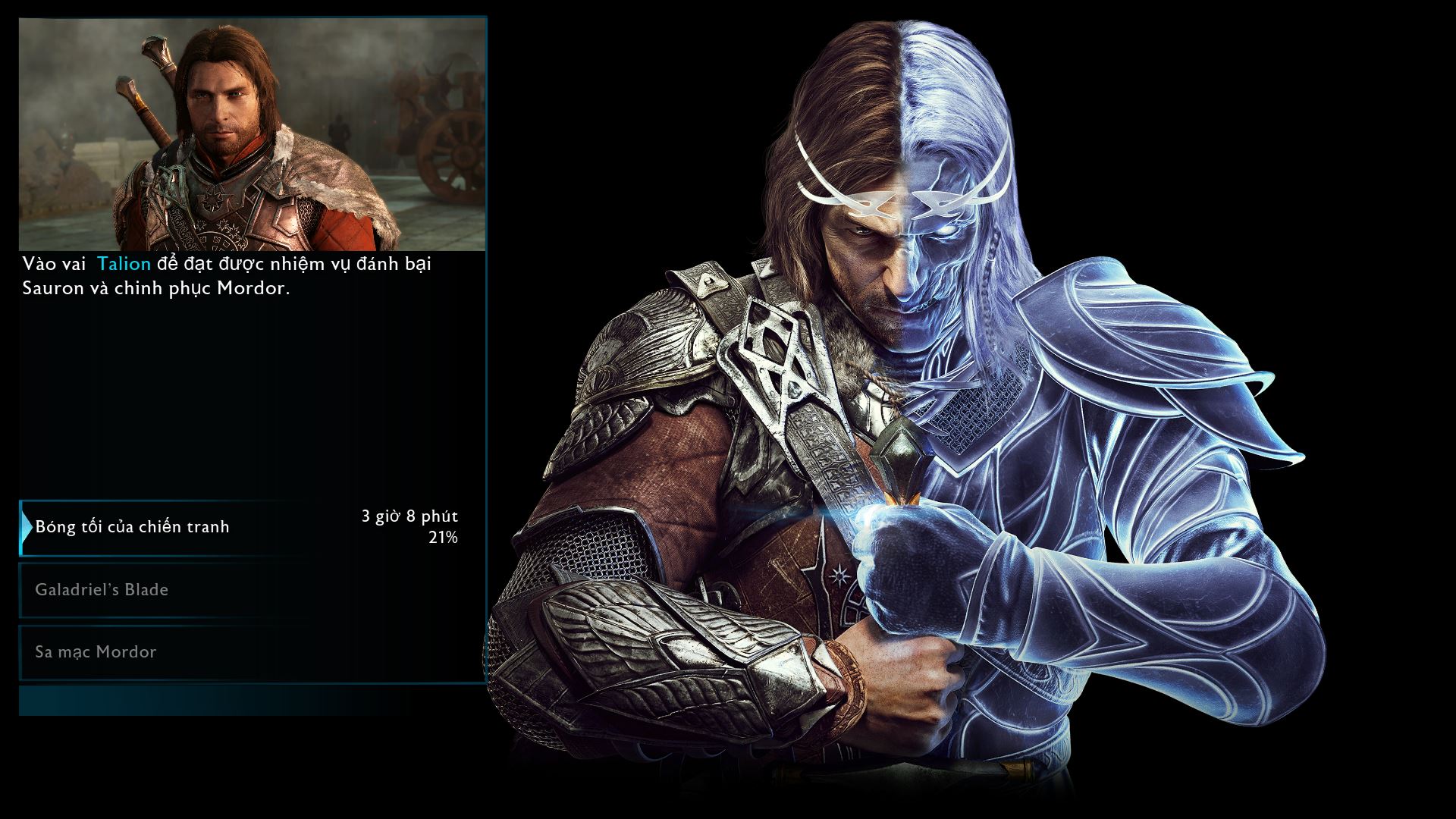
Task: Click 'Sauron và chinh phục Mordor' description line
Action: 155,288
